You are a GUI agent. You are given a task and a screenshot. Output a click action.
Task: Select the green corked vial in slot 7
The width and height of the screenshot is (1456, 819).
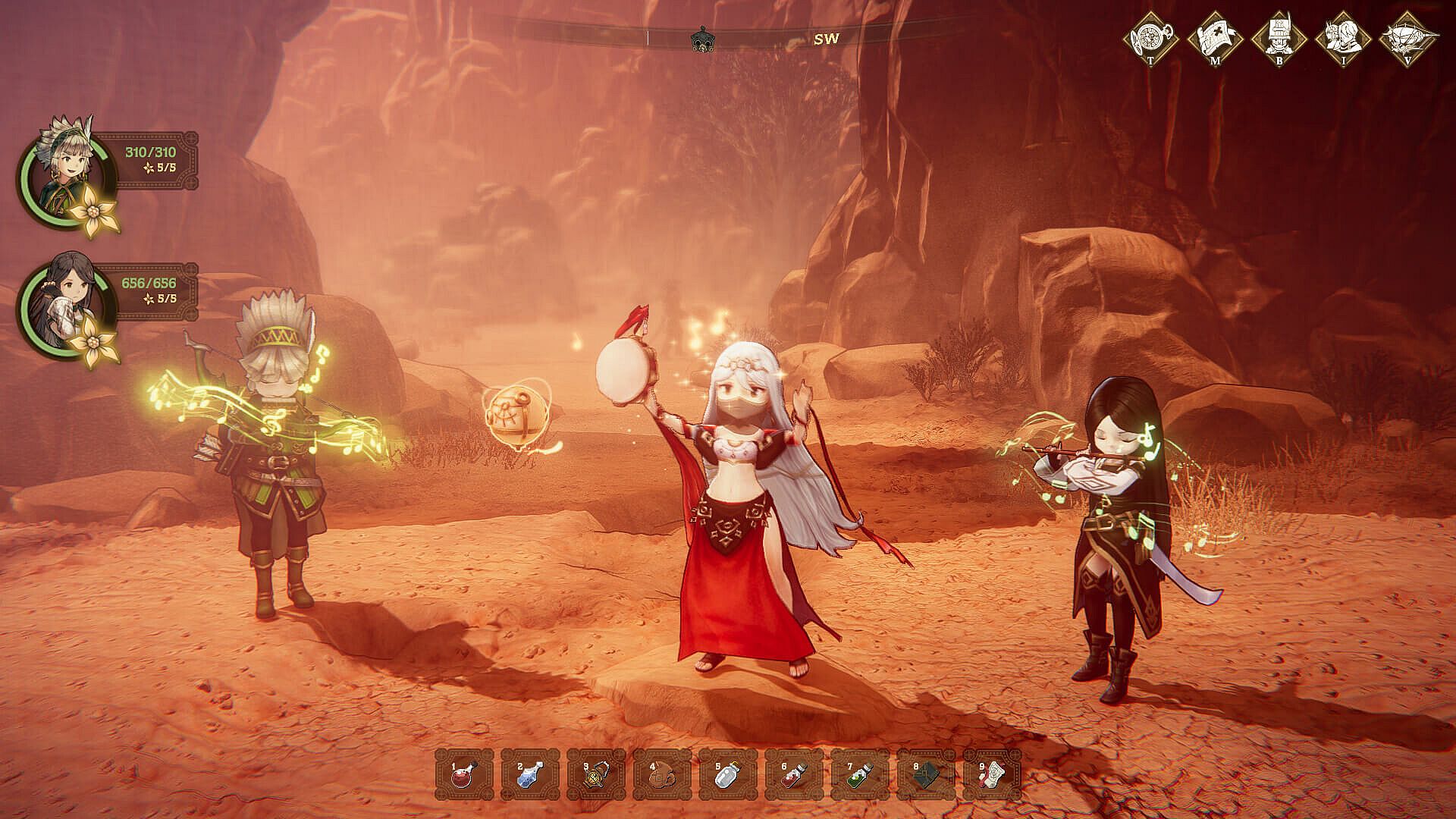tap(860, 775)
